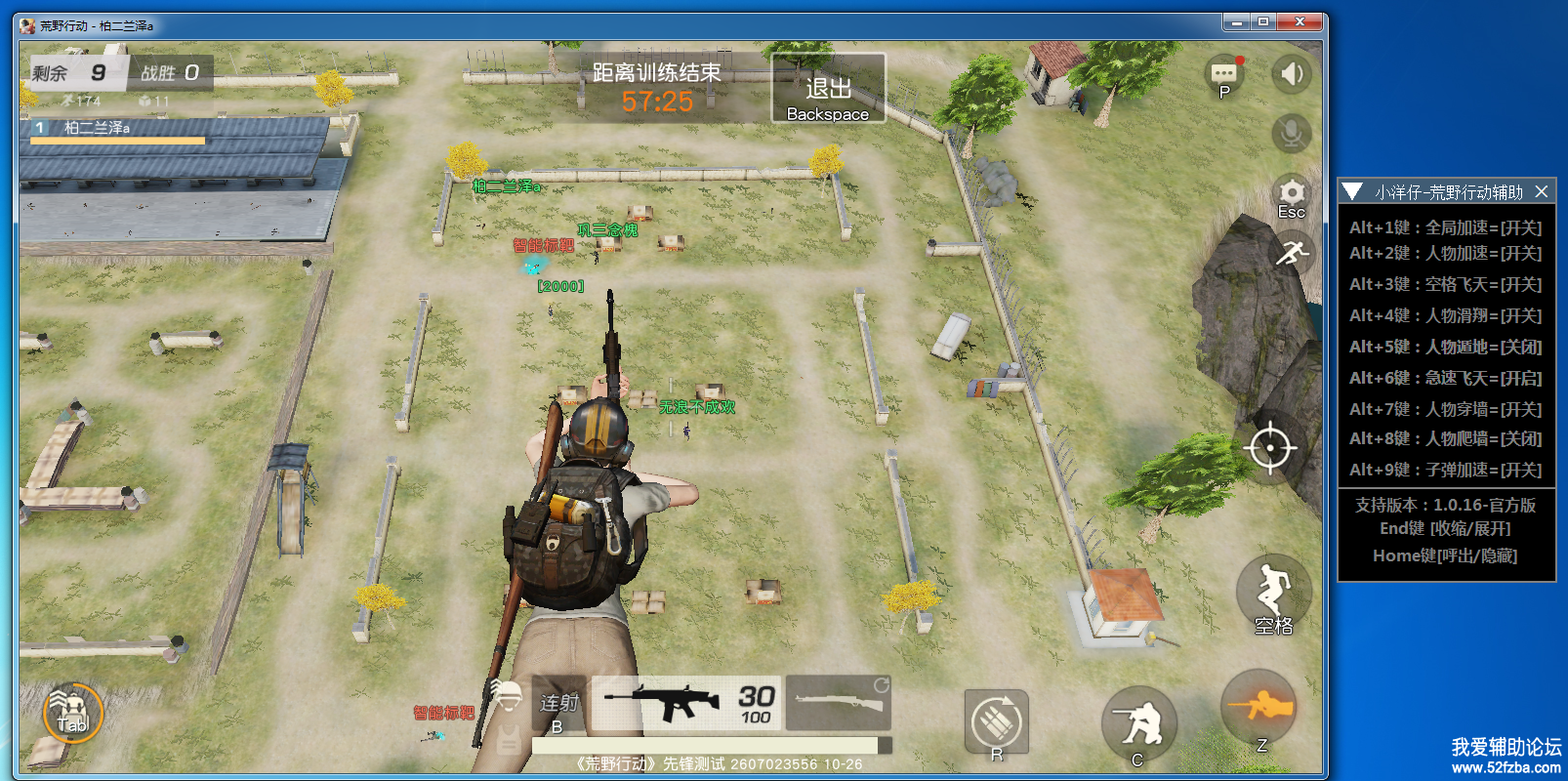The width and height of the screenshot is (1568, 781).
Task: Collapse the assistant panel triangle arrow
Action: point(1352,191)
